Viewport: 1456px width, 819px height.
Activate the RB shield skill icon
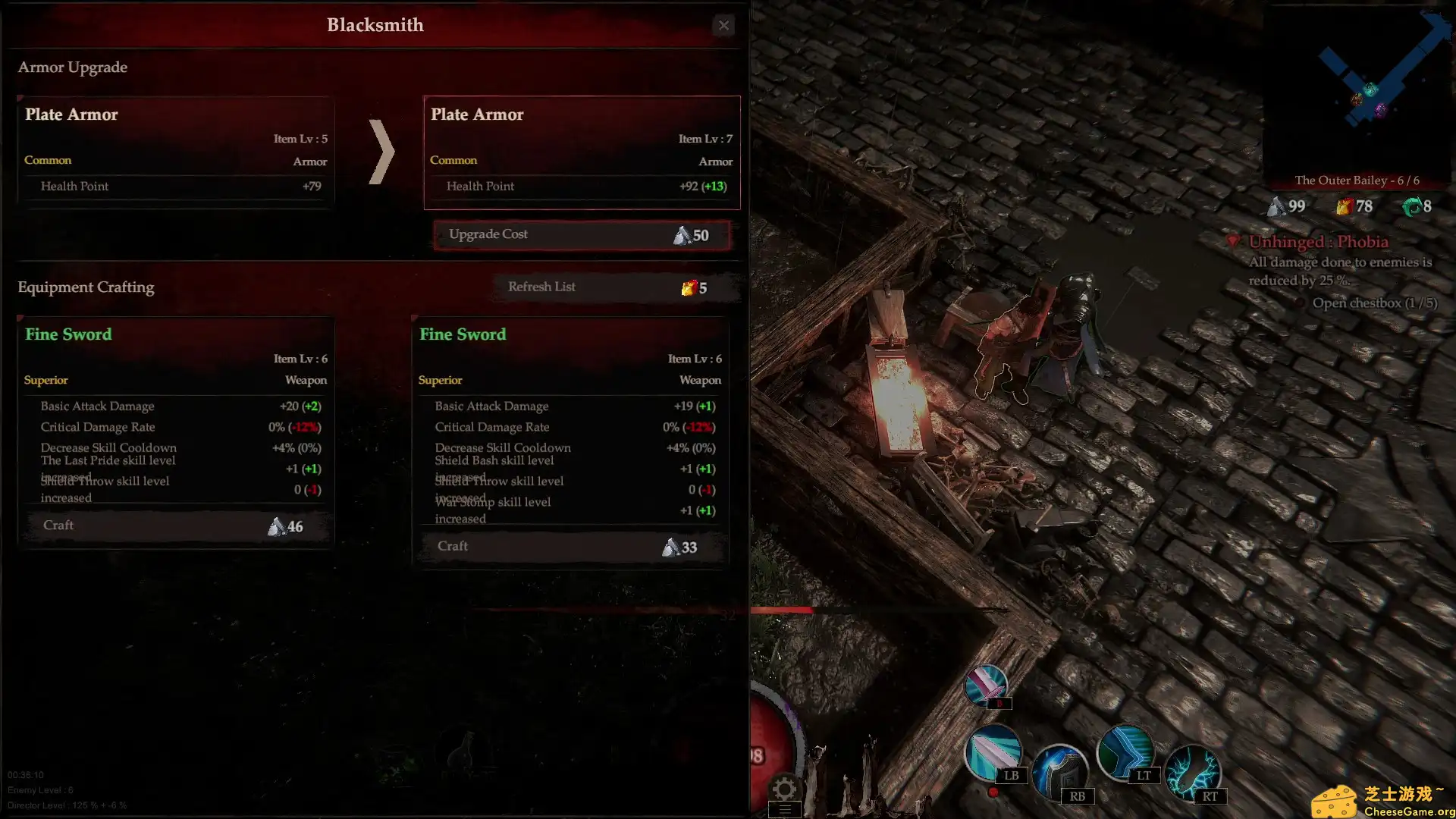pyautogui.click(x=1059, y=772)
